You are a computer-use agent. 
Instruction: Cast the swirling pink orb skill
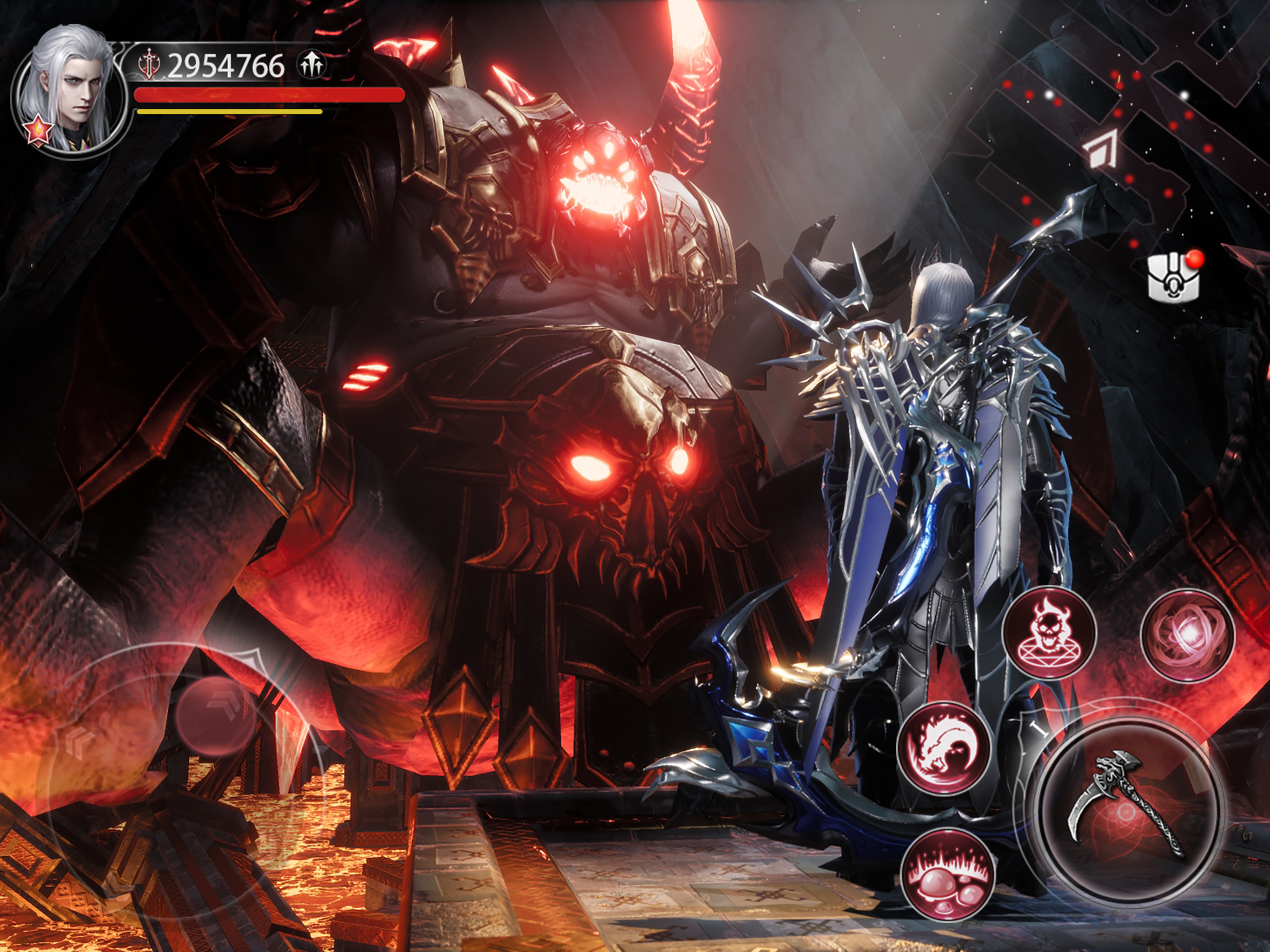coord(1187,635)
